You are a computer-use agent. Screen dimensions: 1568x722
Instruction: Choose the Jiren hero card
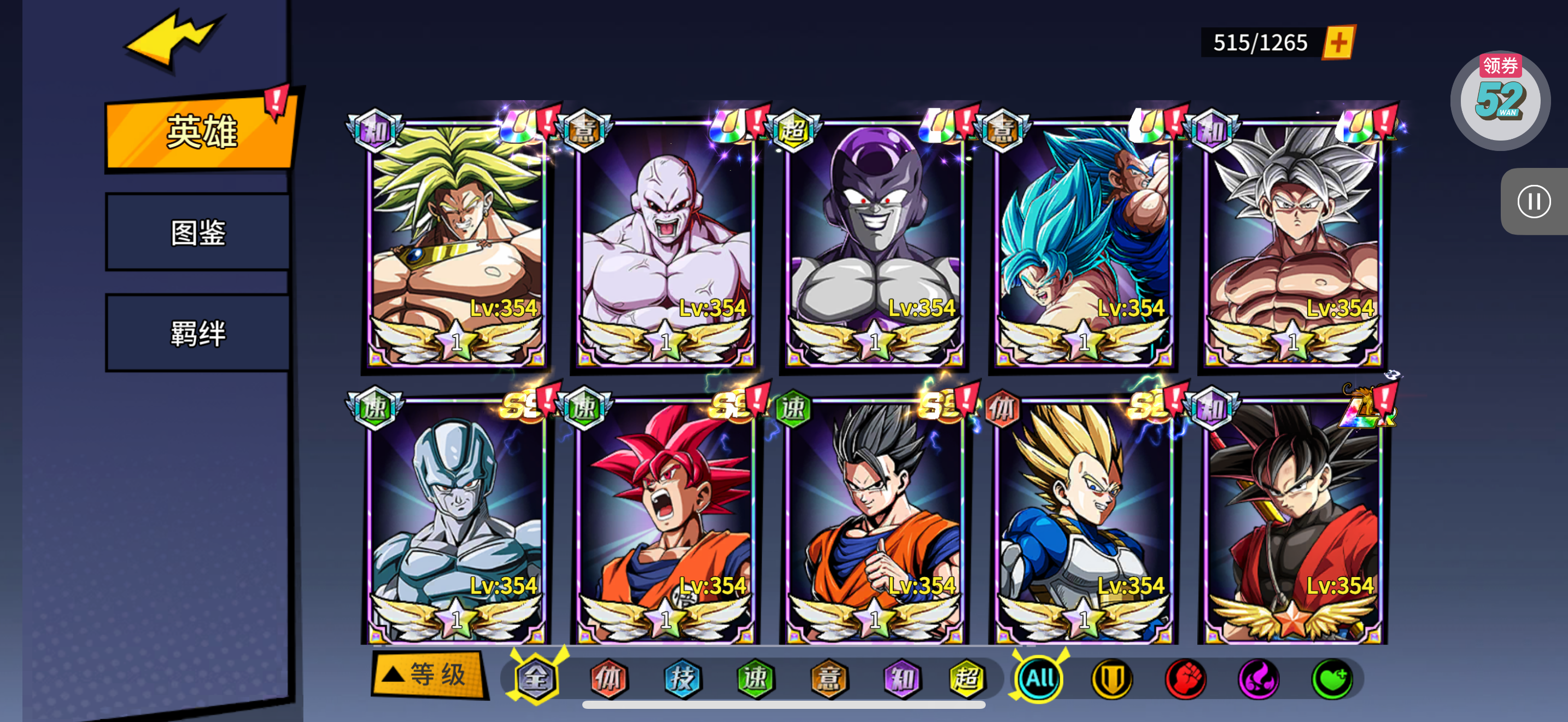pos(665,243)
